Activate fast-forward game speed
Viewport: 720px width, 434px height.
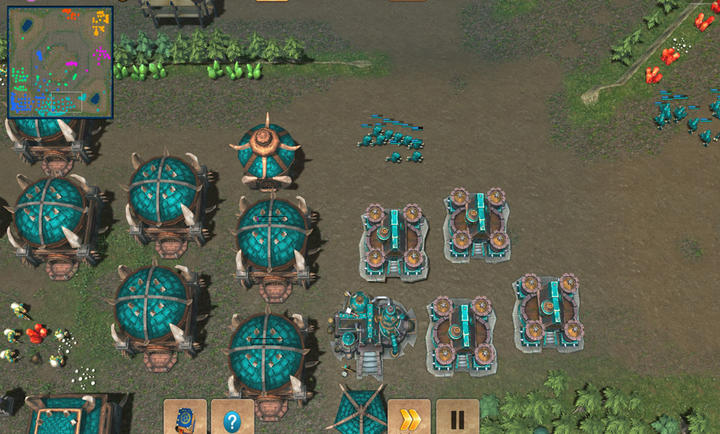tap(409, 418)
